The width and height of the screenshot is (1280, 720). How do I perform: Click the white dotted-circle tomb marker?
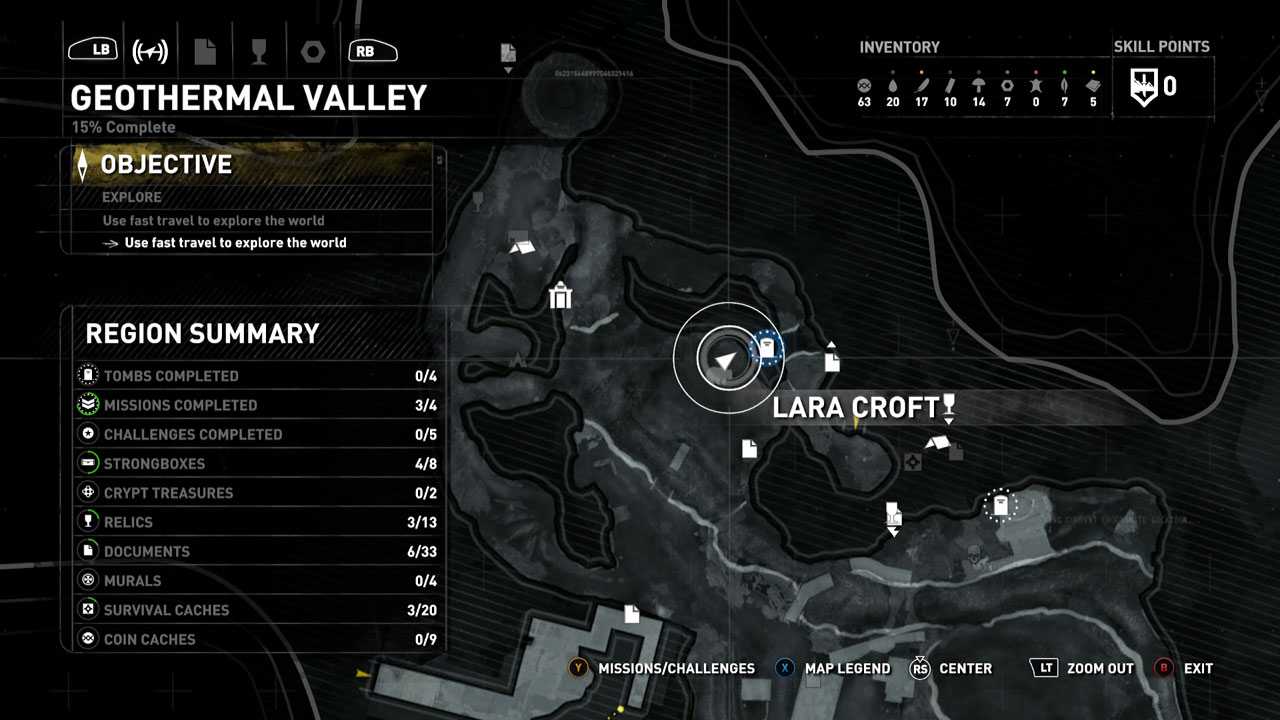click(x=1000, y=506)
